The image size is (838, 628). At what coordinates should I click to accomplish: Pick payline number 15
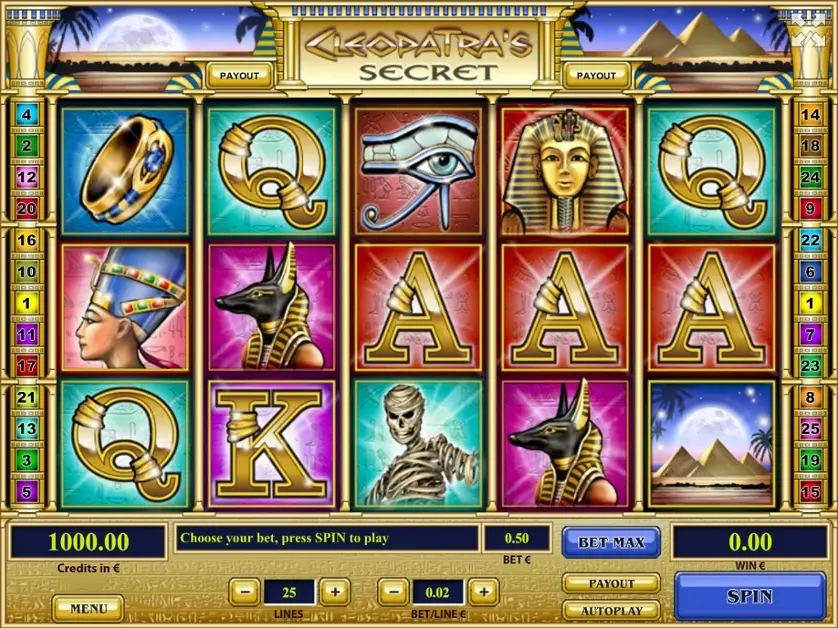click(809, 491)
